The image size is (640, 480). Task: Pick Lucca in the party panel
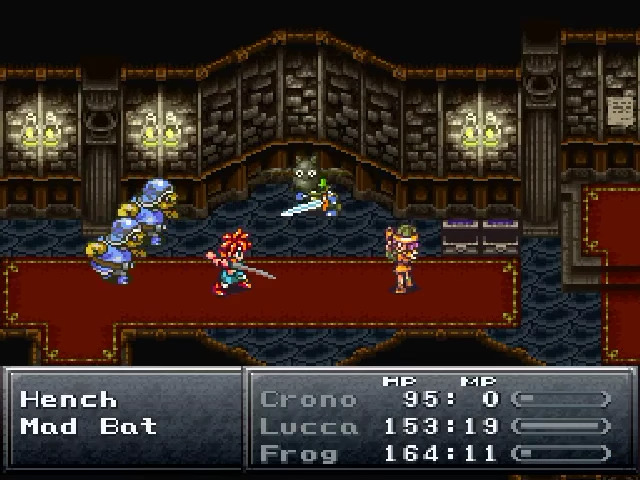(x=308, y=427)
